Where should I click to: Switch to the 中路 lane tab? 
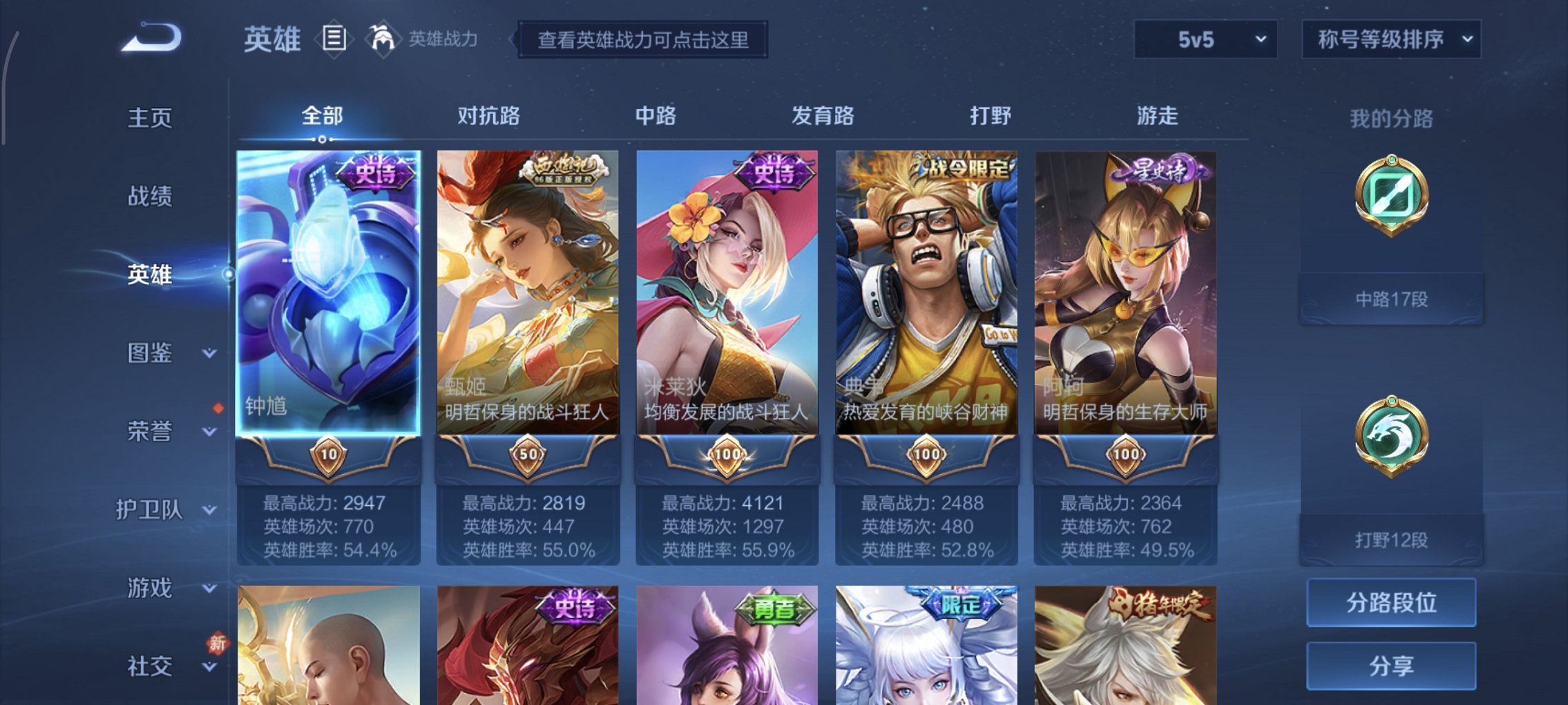tap(656, 116)
